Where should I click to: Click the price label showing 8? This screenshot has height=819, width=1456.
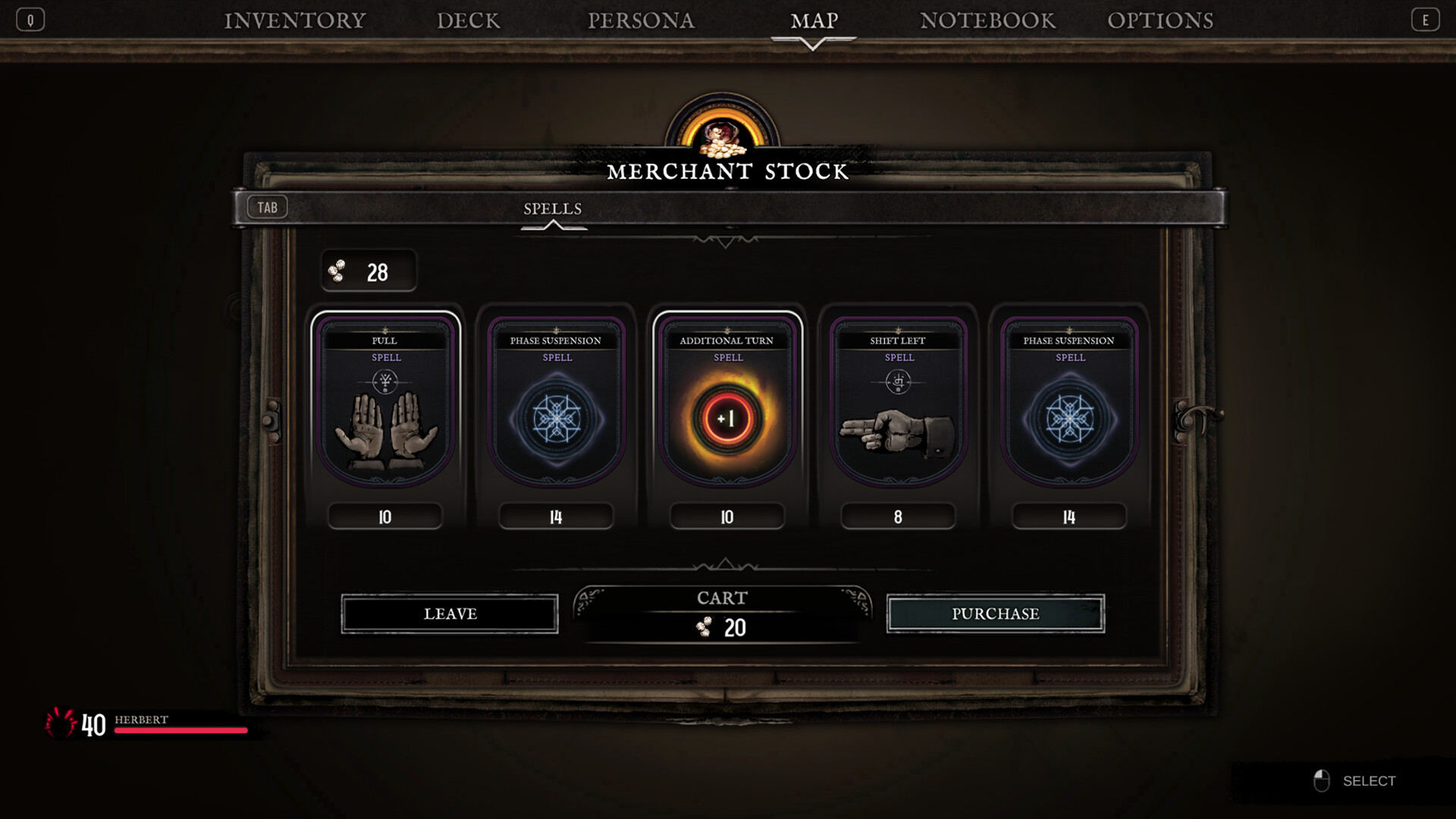(898, 516)
